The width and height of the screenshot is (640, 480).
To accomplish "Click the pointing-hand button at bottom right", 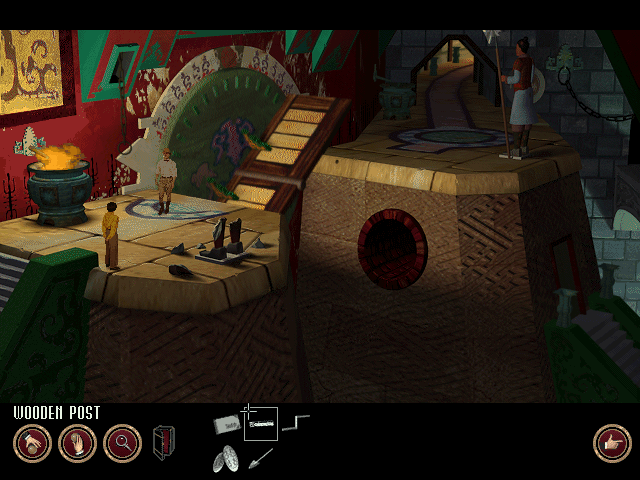I will click(611, 443).
